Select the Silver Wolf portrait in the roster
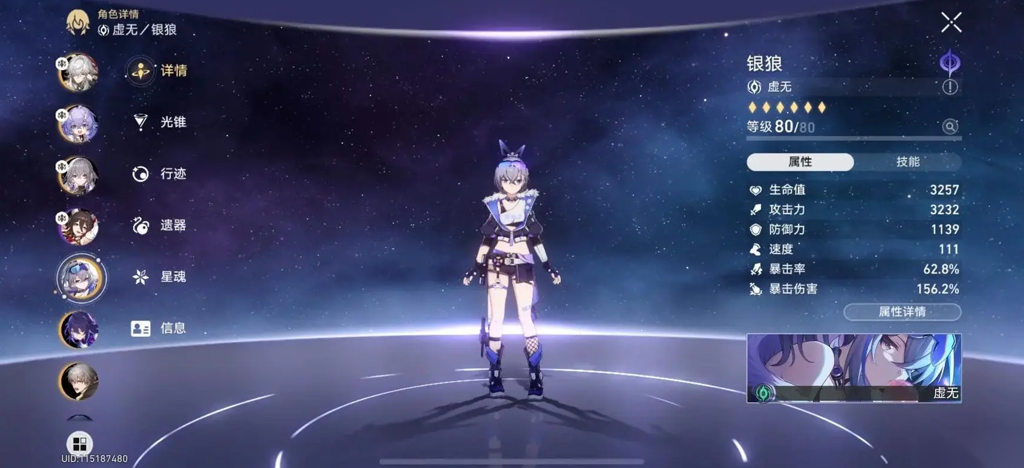Image resolution: width=1024 pixels, height=468 pixels. pos(80,277)
